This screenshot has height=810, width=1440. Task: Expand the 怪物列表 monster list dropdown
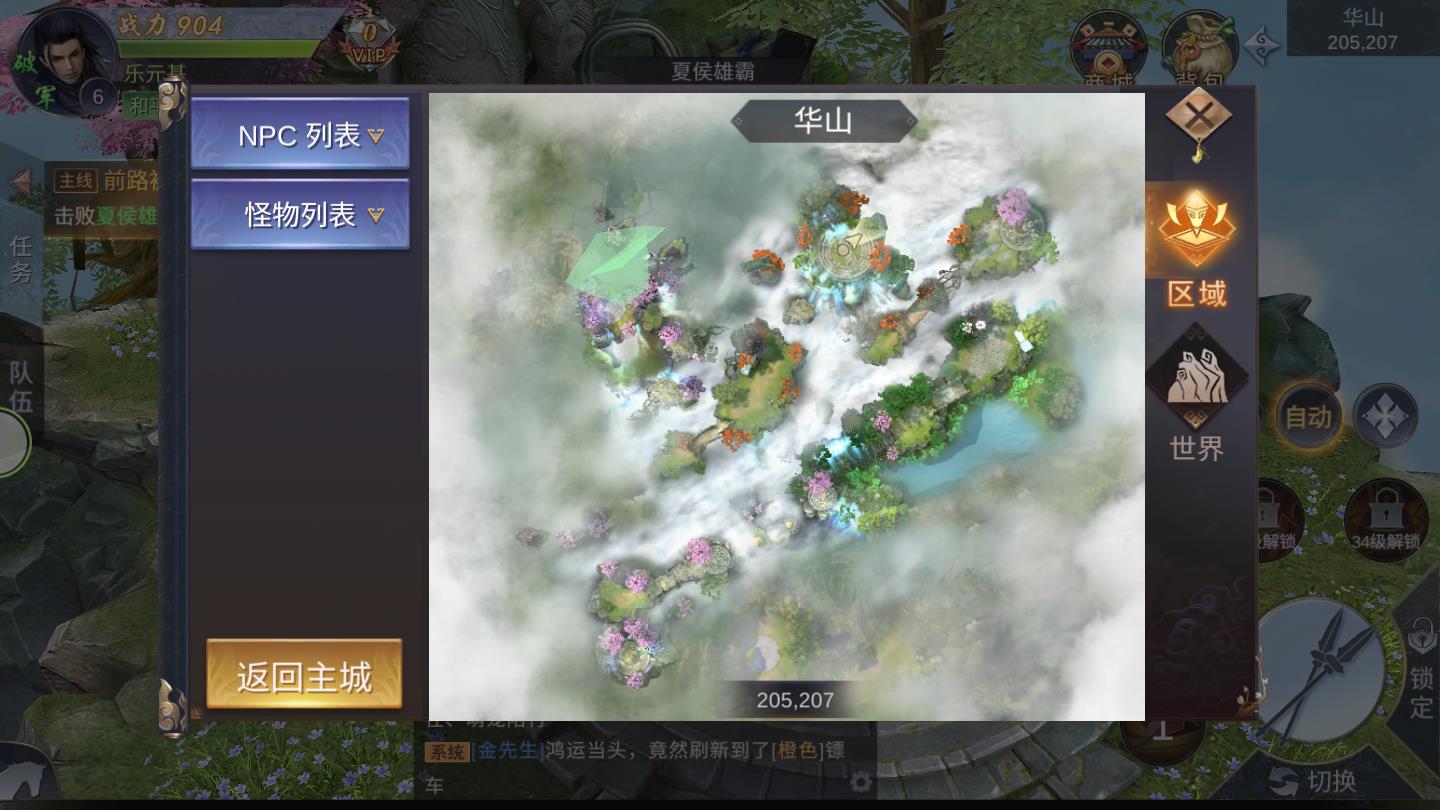click(300, 212)
